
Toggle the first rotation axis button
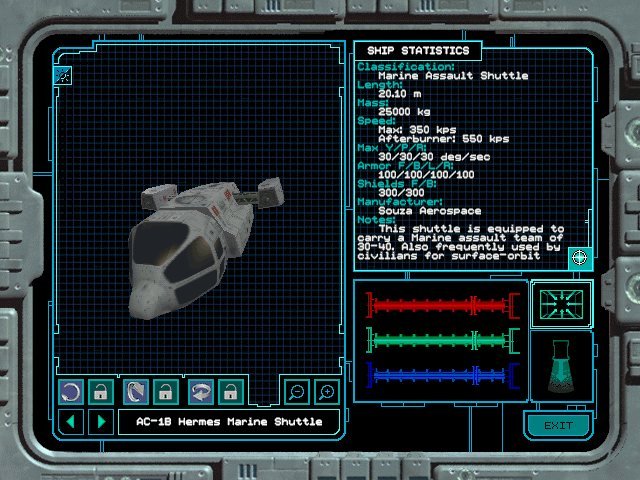pos(71,391)
